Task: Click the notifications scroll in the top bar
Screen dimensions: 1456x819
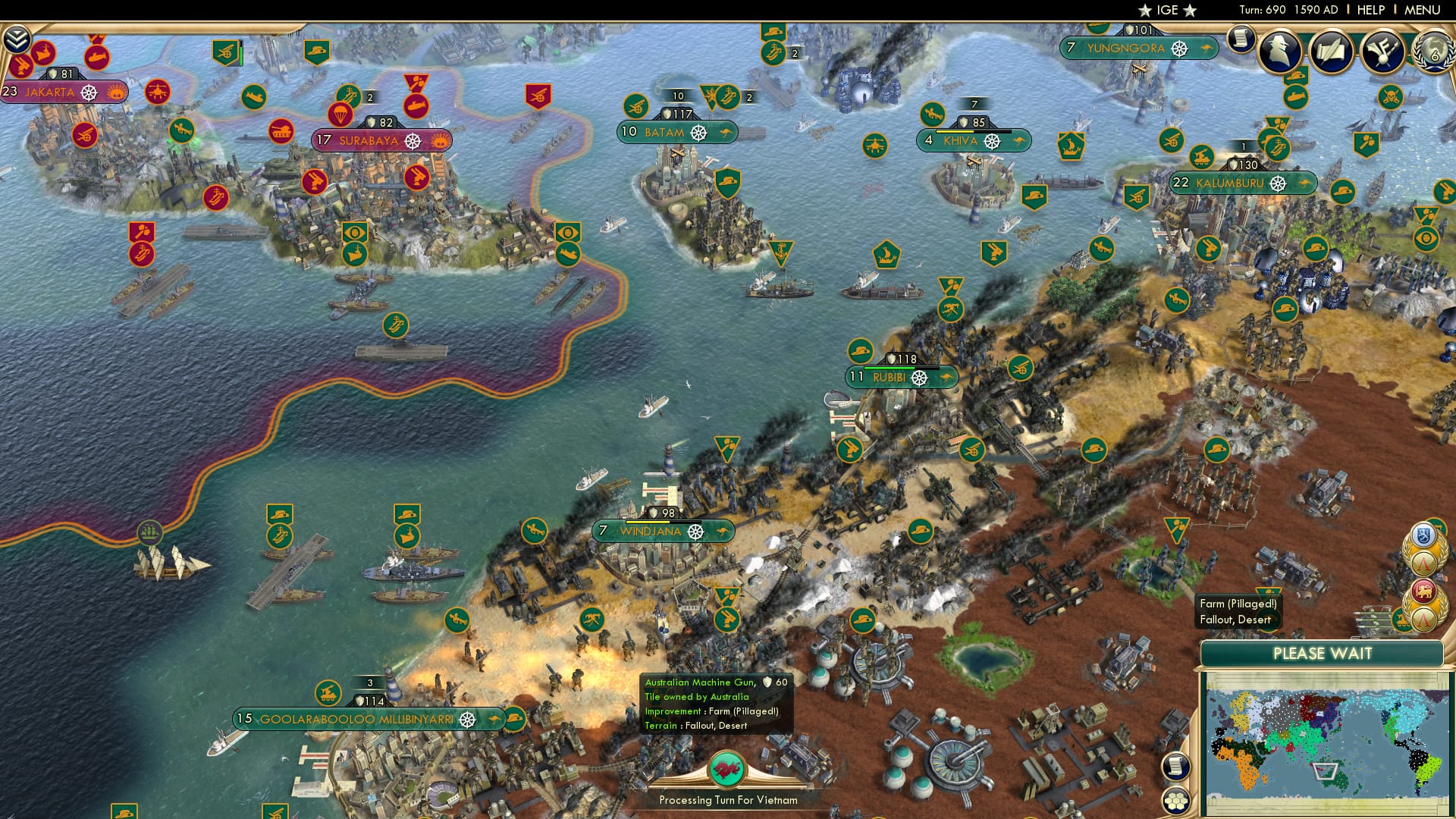Action: tap(1241, 40)
